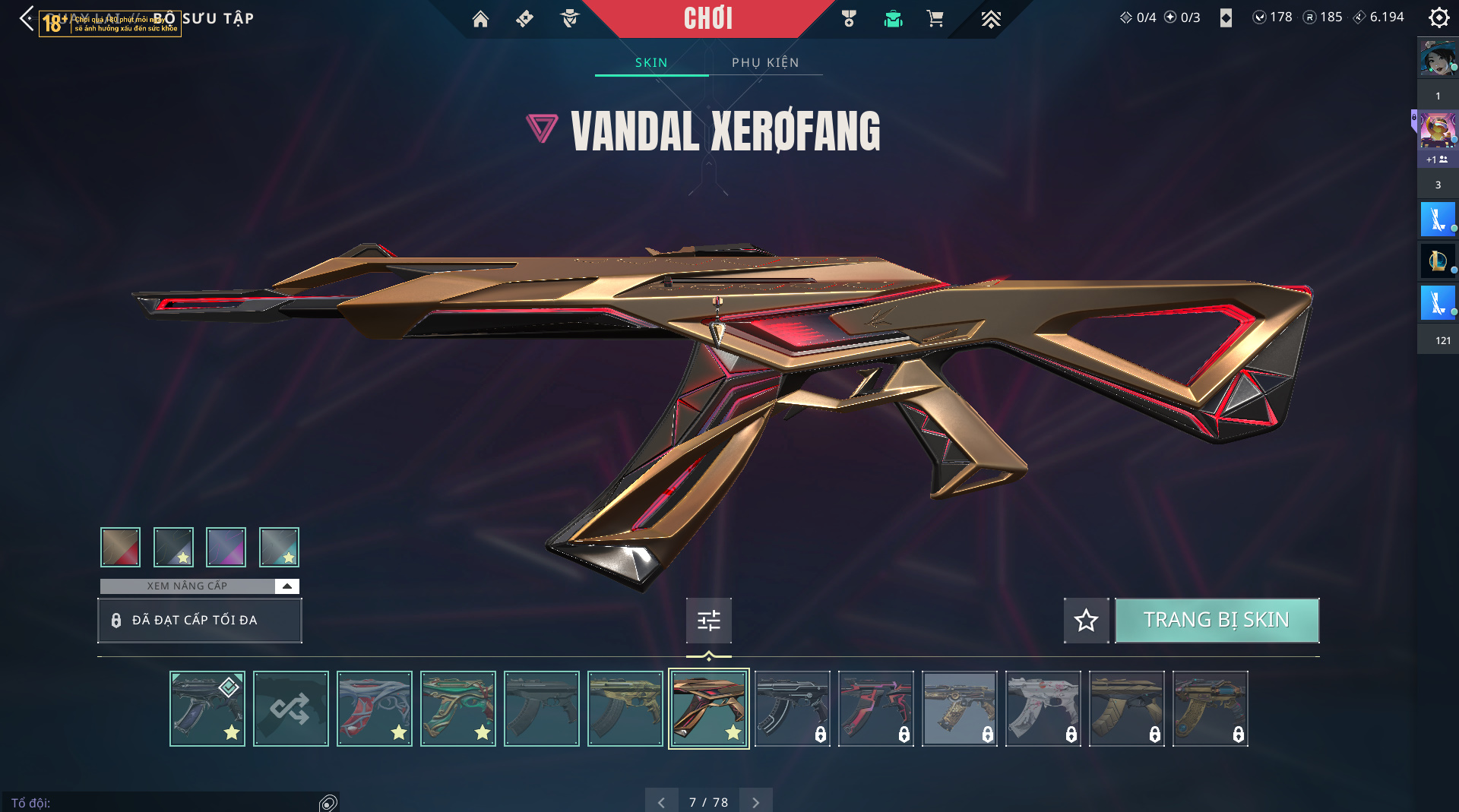Go to the next skin page
The height and width of the screenshot is (812, 1459).
(x=755, y=802)
